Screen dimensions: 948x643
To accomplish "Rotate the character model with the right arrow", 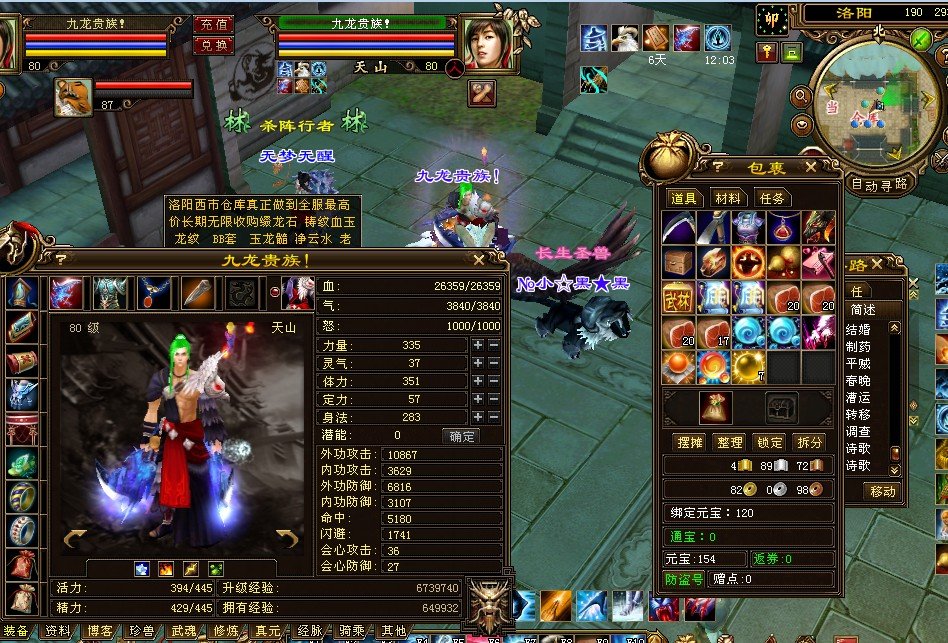I will tap(287, 540).
